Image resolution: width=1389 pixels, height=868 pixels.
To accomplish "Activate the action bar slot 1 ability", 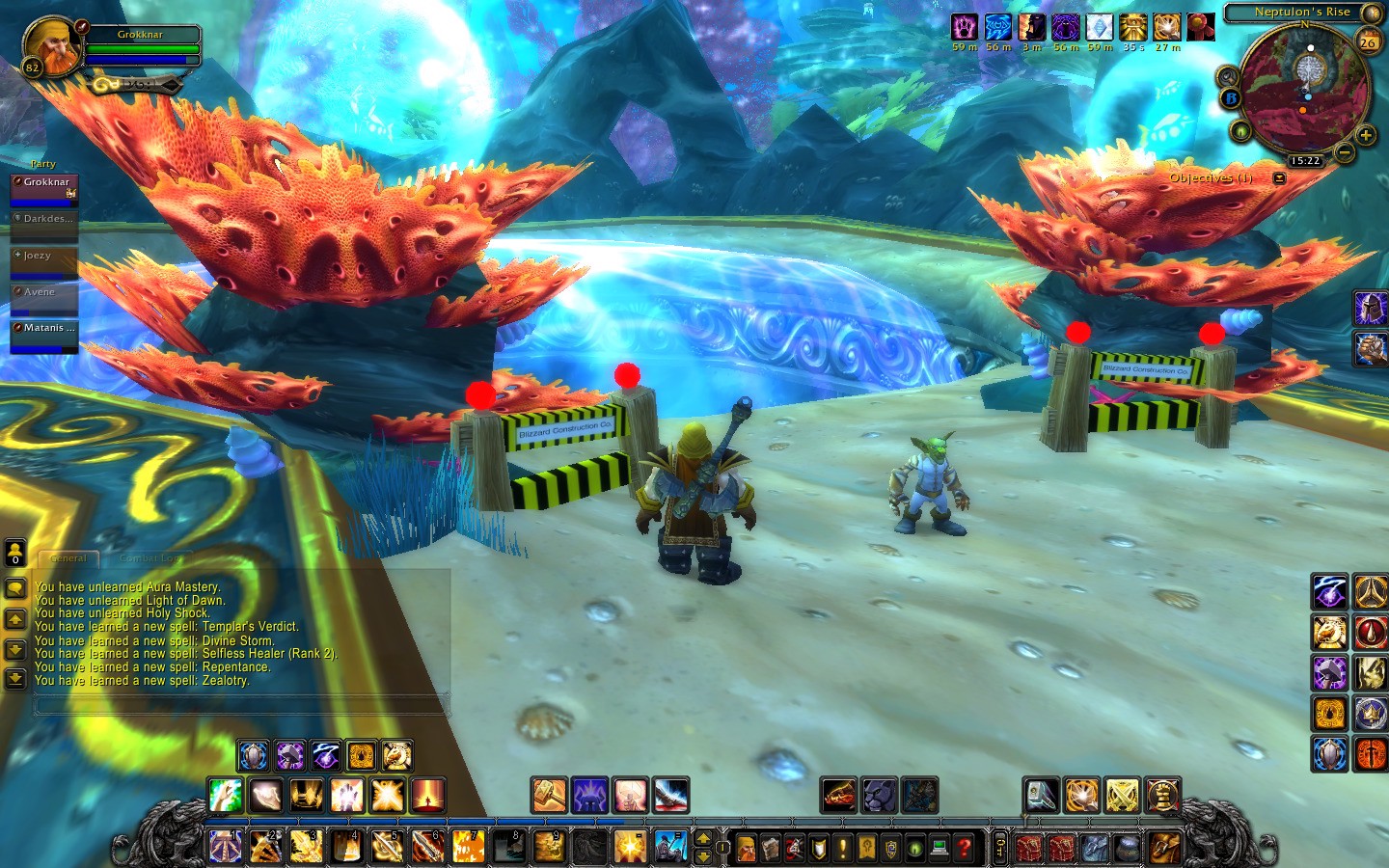I will pos(226,847).
